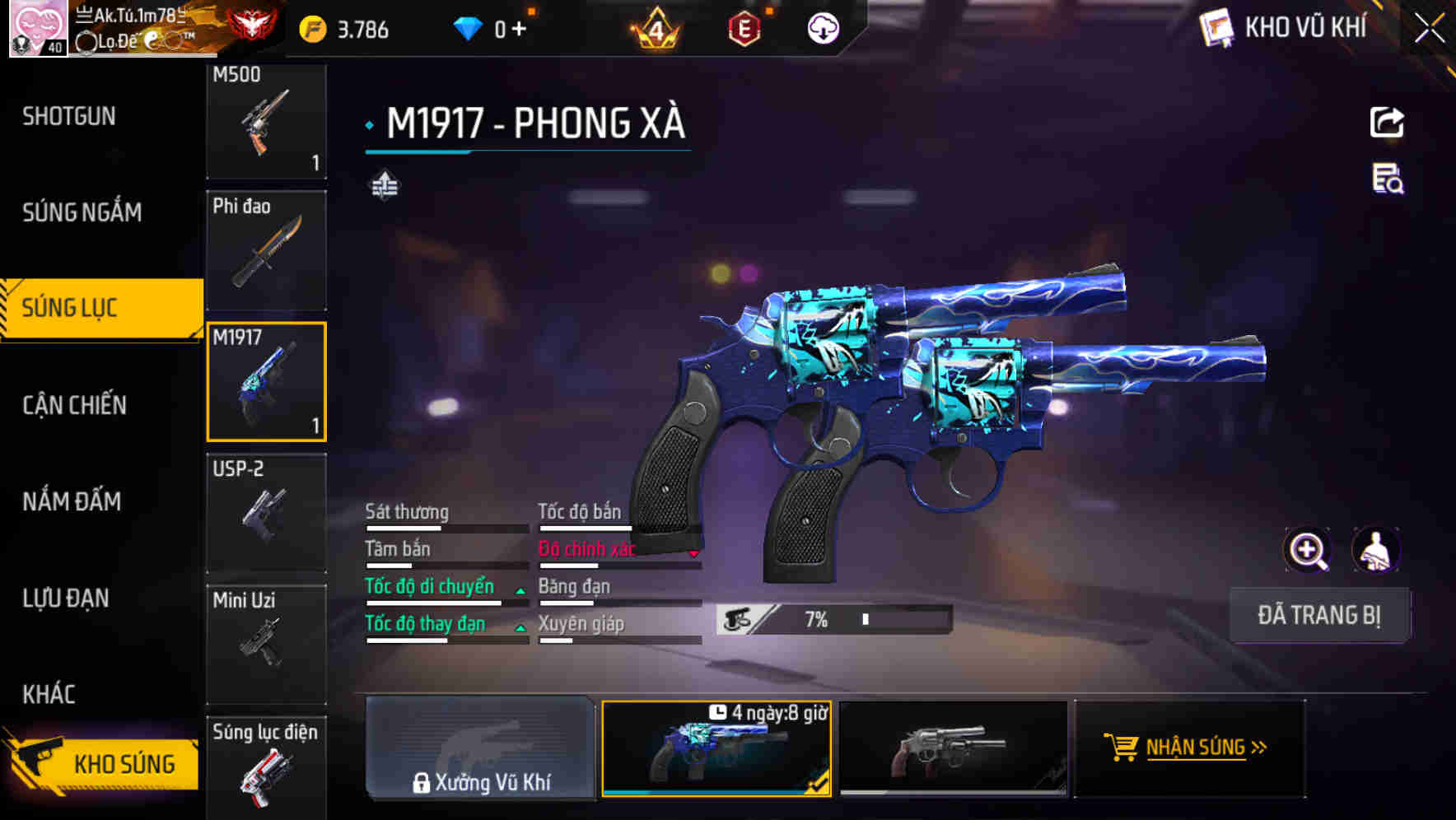Select the CẬN CHIẾN category
Image resolution: width=1456 pixels, height=820 pixels.
75,405
